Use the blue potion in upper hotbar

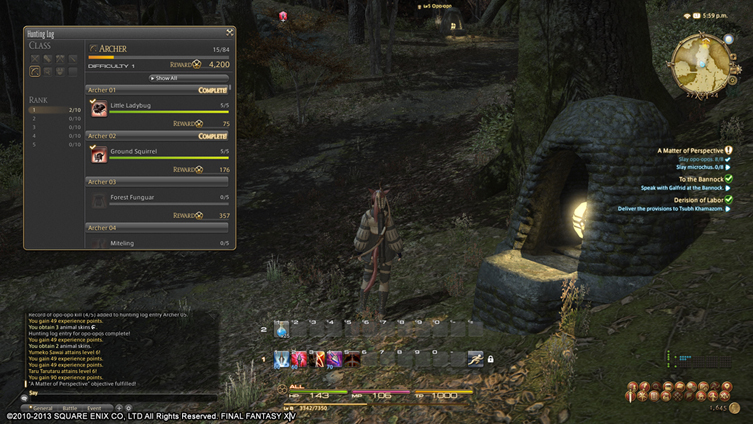(x=282, y=330)
